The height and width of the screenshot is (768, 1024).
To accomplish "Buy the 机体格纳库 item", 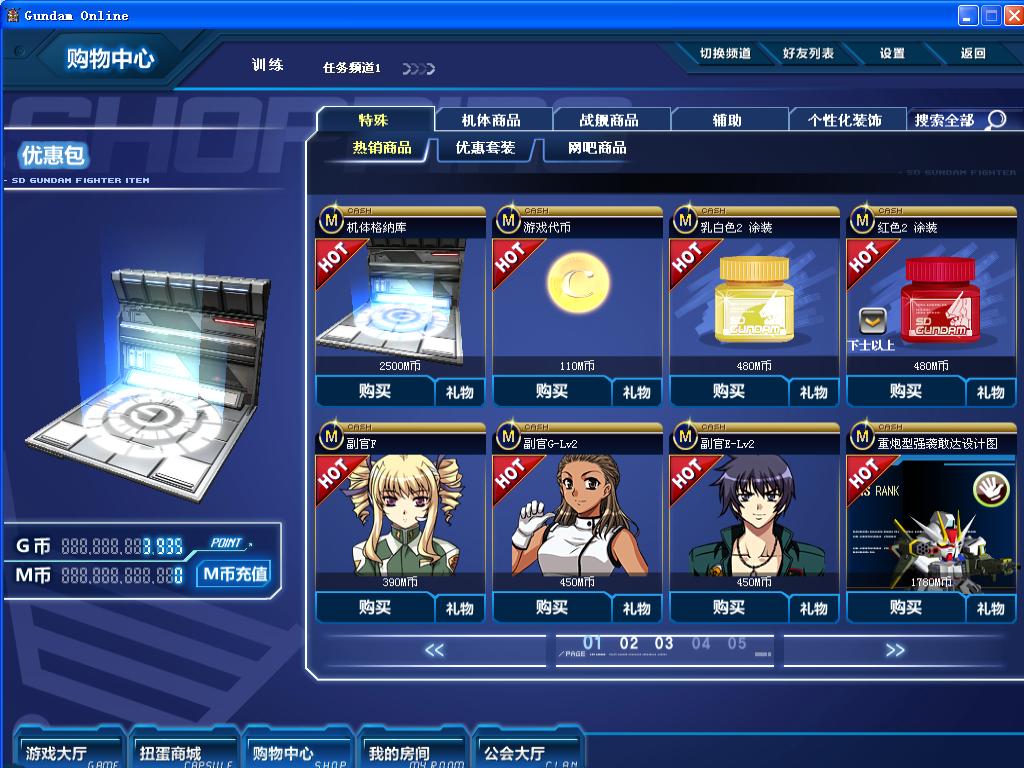I will coord(375,391).
